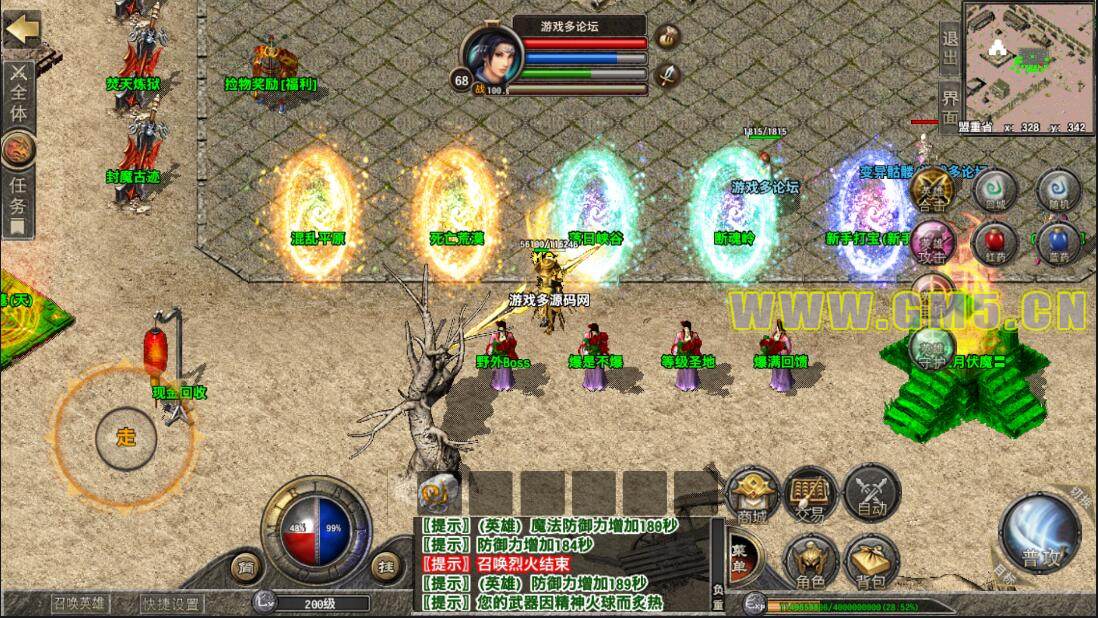This screenshot has height=618, width=1098.
Task: Open the 背包 backpack
Action: pos(871,560)
